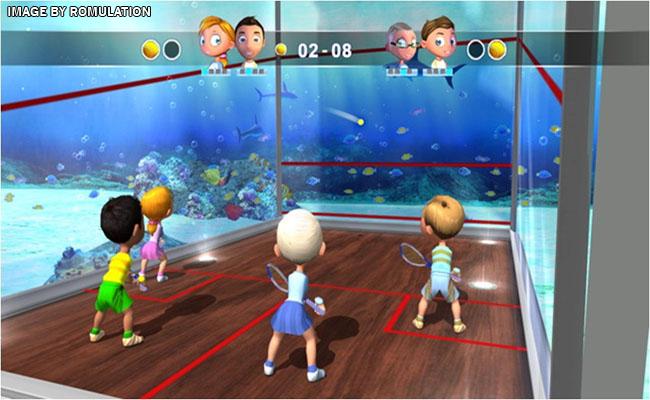This screenshot has height=400, width=650.
Task: Click the dark-haired boy portrait
Action: tap(247, 42)
